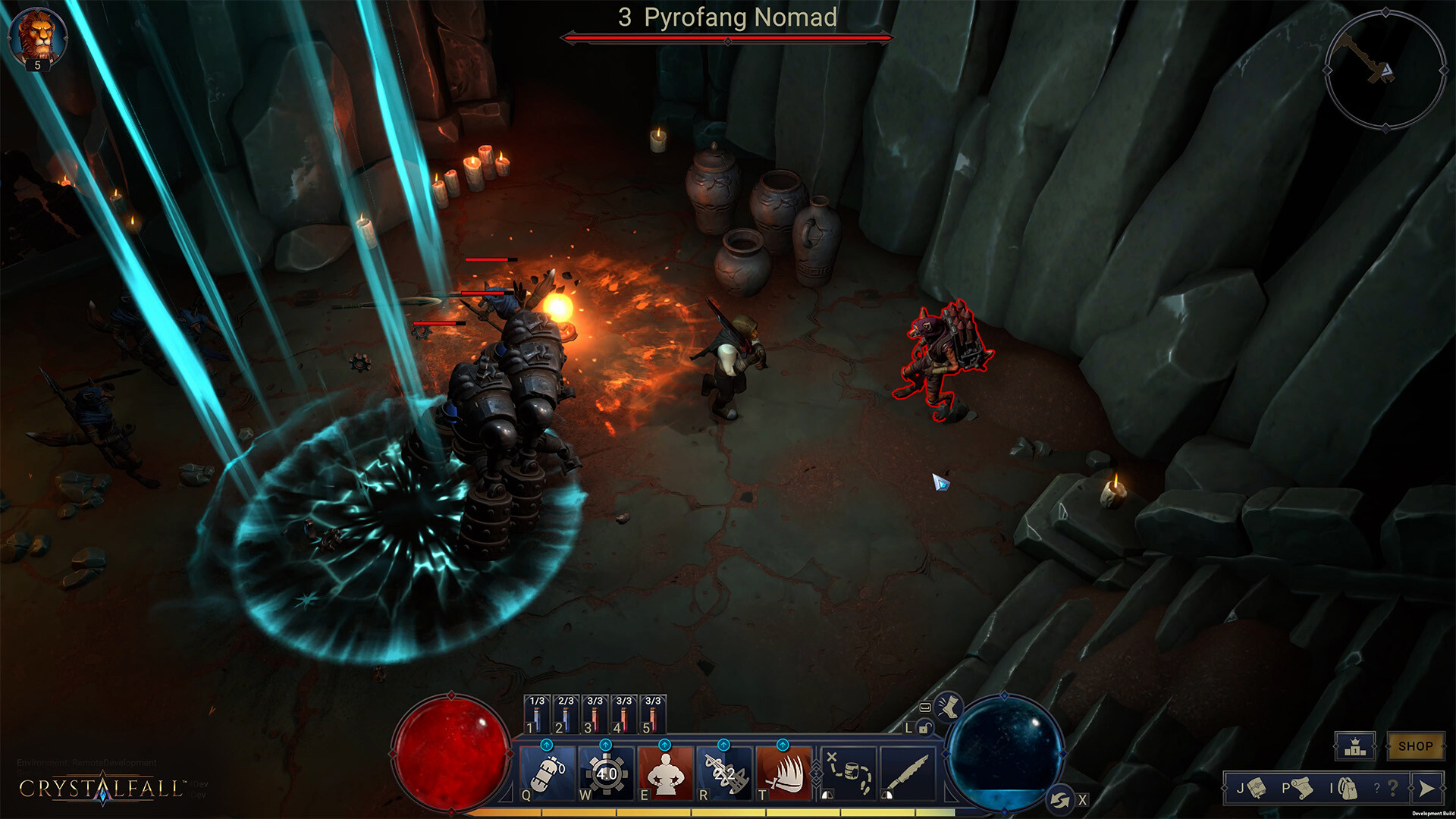Click the upgrade chevron above the W skill
1456x819 pixels.
click(x=604, y=746)
